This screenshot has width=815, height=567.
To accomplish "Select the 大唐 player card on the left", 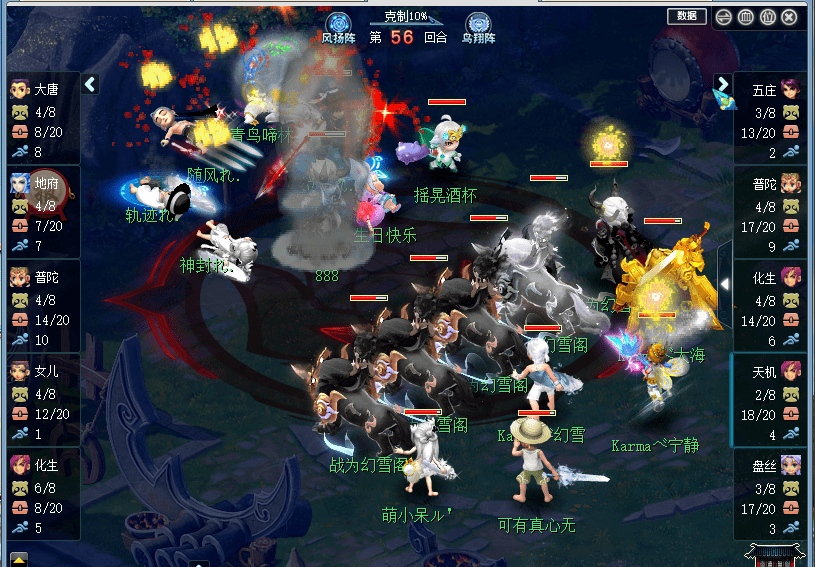I will point(42,119).
